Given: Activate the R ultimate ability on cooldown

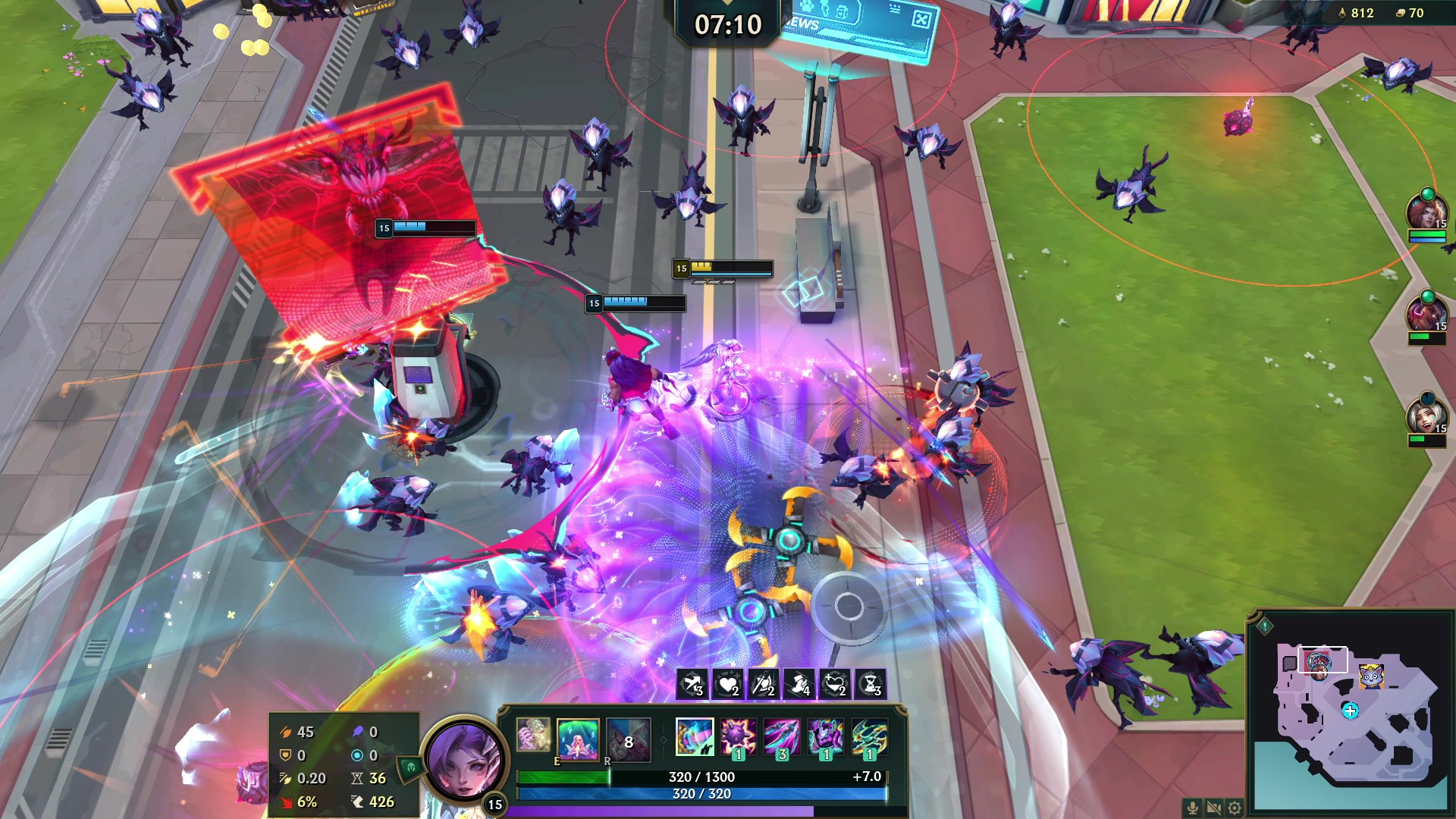Looking at the screenshot, I should pos(628,739).
